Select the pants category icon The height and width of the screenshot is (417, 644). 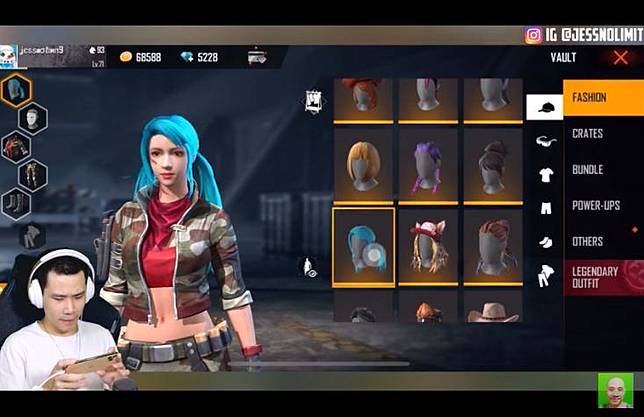pos(545,208)
